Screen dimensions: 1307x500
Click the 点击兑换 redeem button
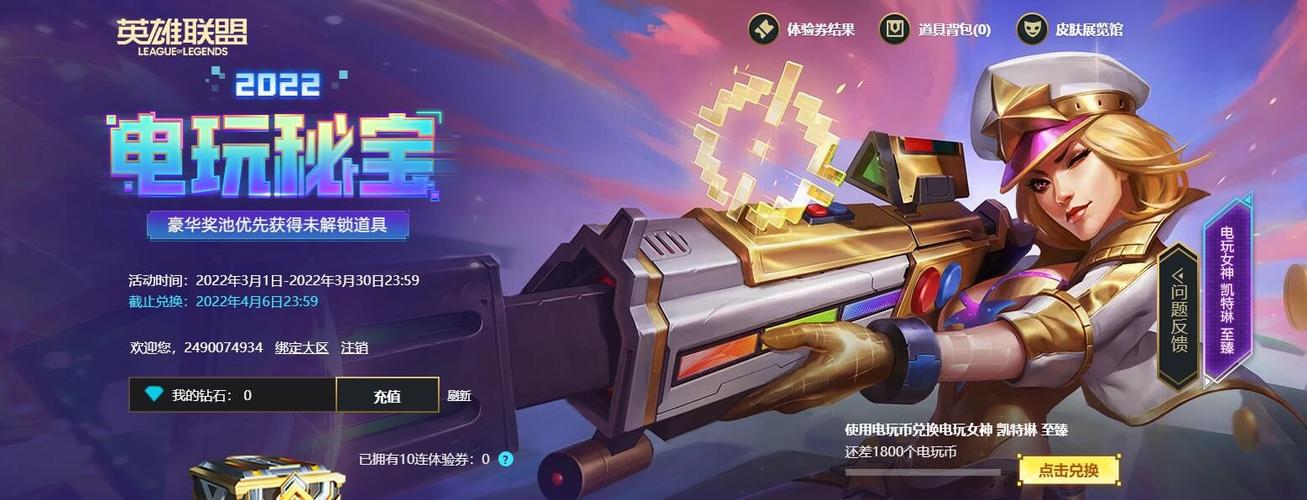[x=1068, y=470]
